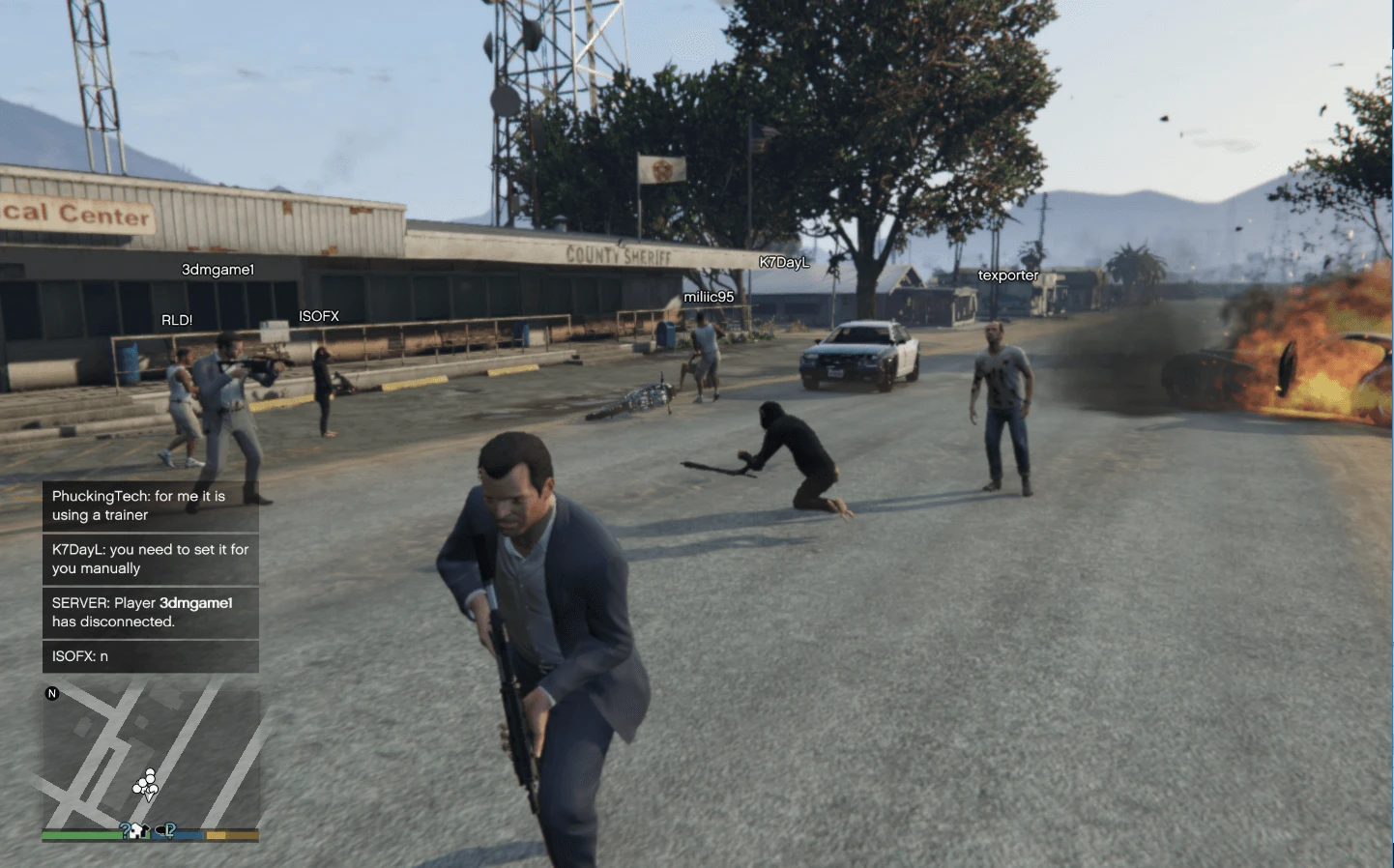
Task: Click the miliic95 player name label
Action: (709, 297)
